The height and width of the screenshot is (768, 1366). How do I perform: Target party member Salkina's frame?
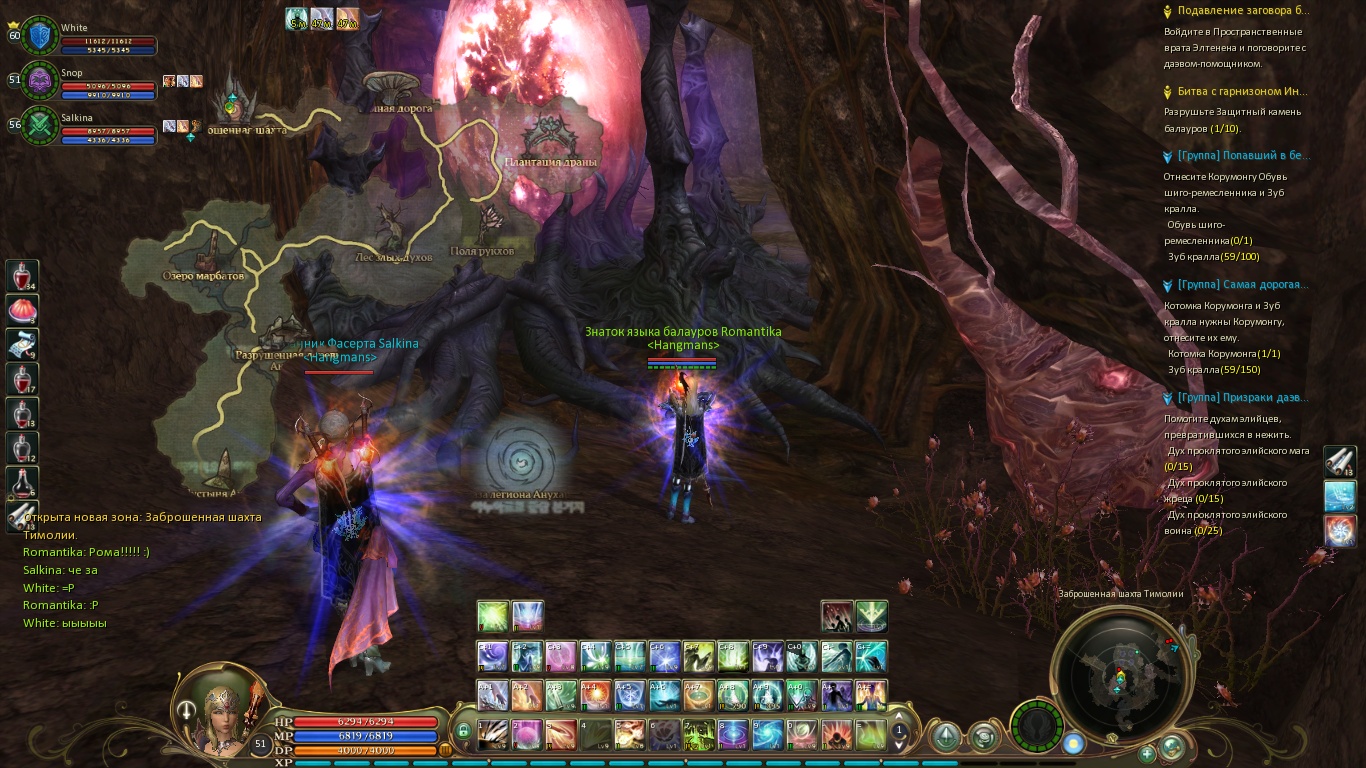[x=40, y=125]
